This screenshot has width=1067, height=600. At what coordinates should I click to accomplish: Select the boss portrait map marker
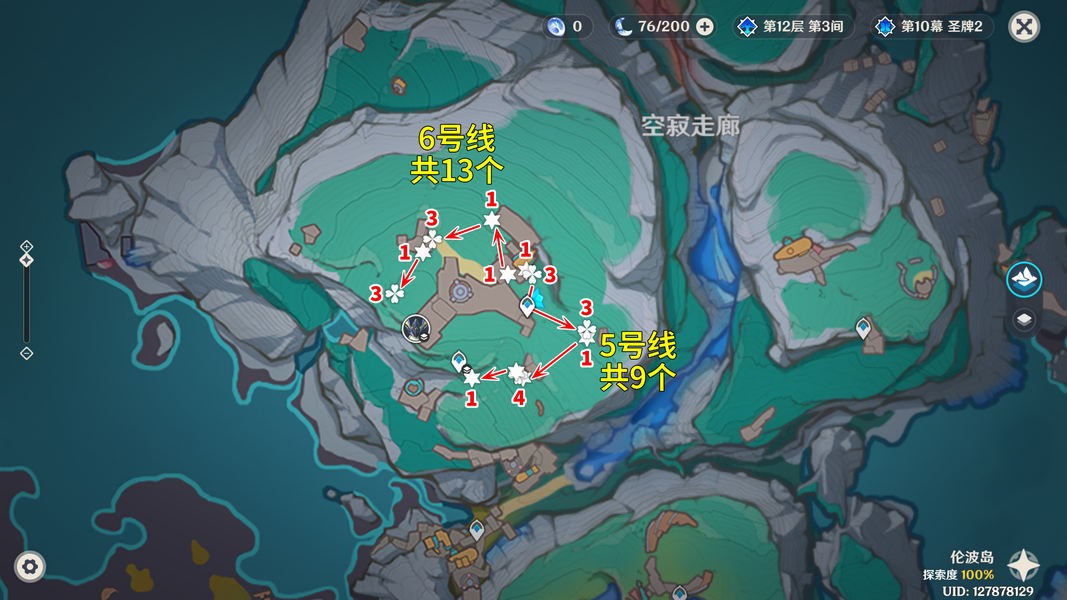tap(416, 328)
